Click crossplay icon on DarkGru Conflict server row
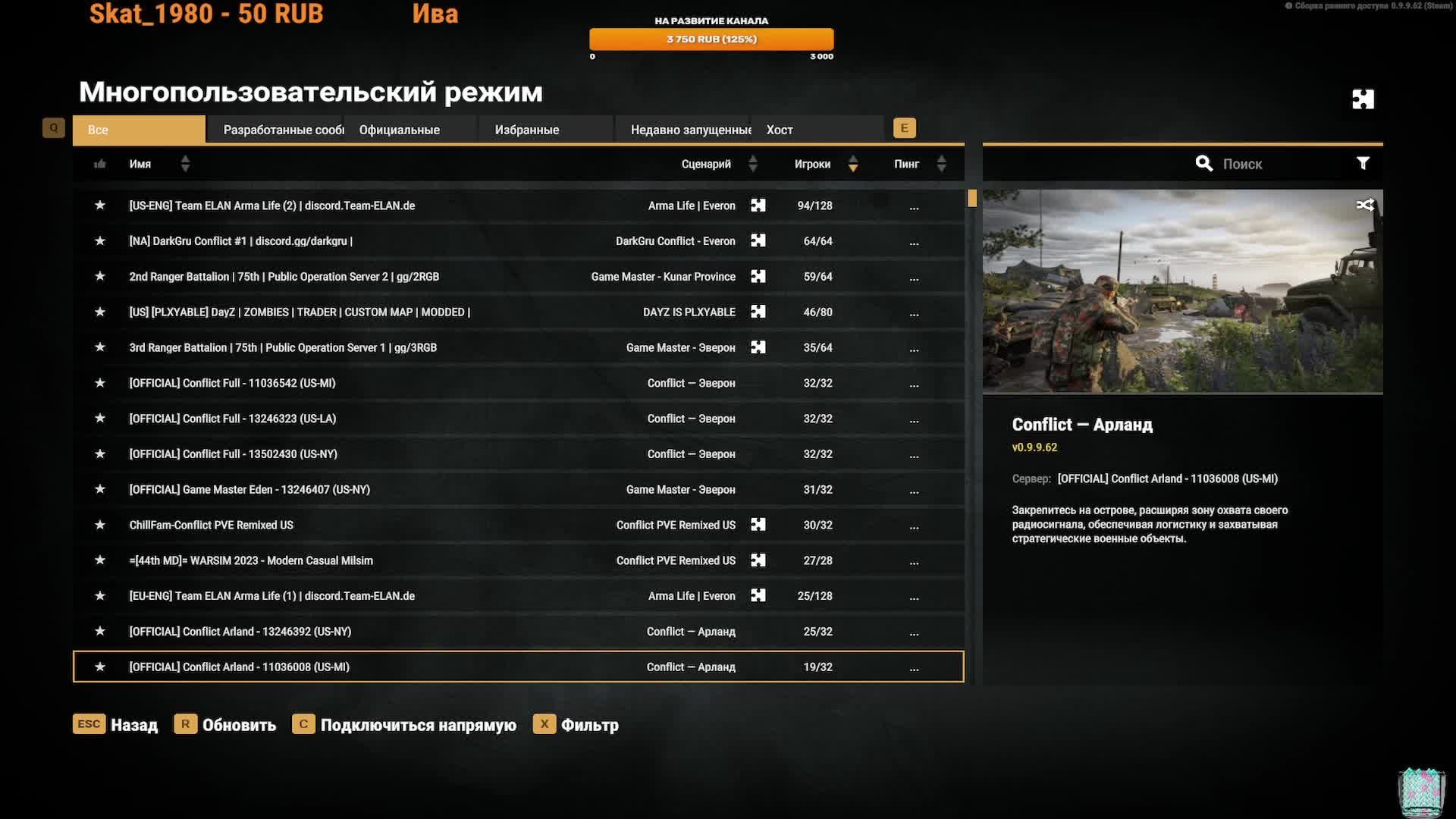The width and height of the screenshot is (1456, 819). [758, 240]
